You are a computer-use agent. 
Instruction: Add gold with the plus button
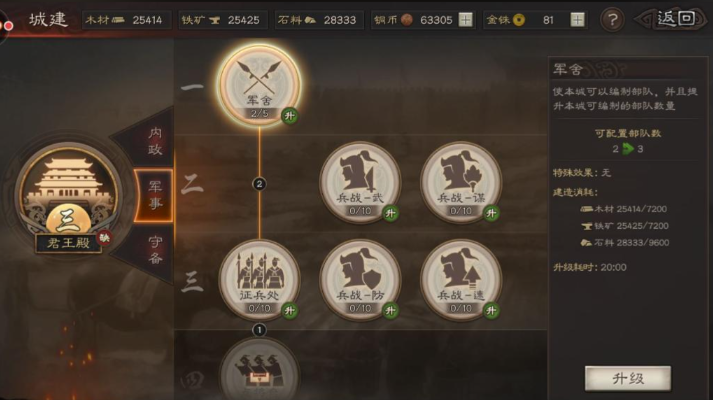click(x=577, y=19)
